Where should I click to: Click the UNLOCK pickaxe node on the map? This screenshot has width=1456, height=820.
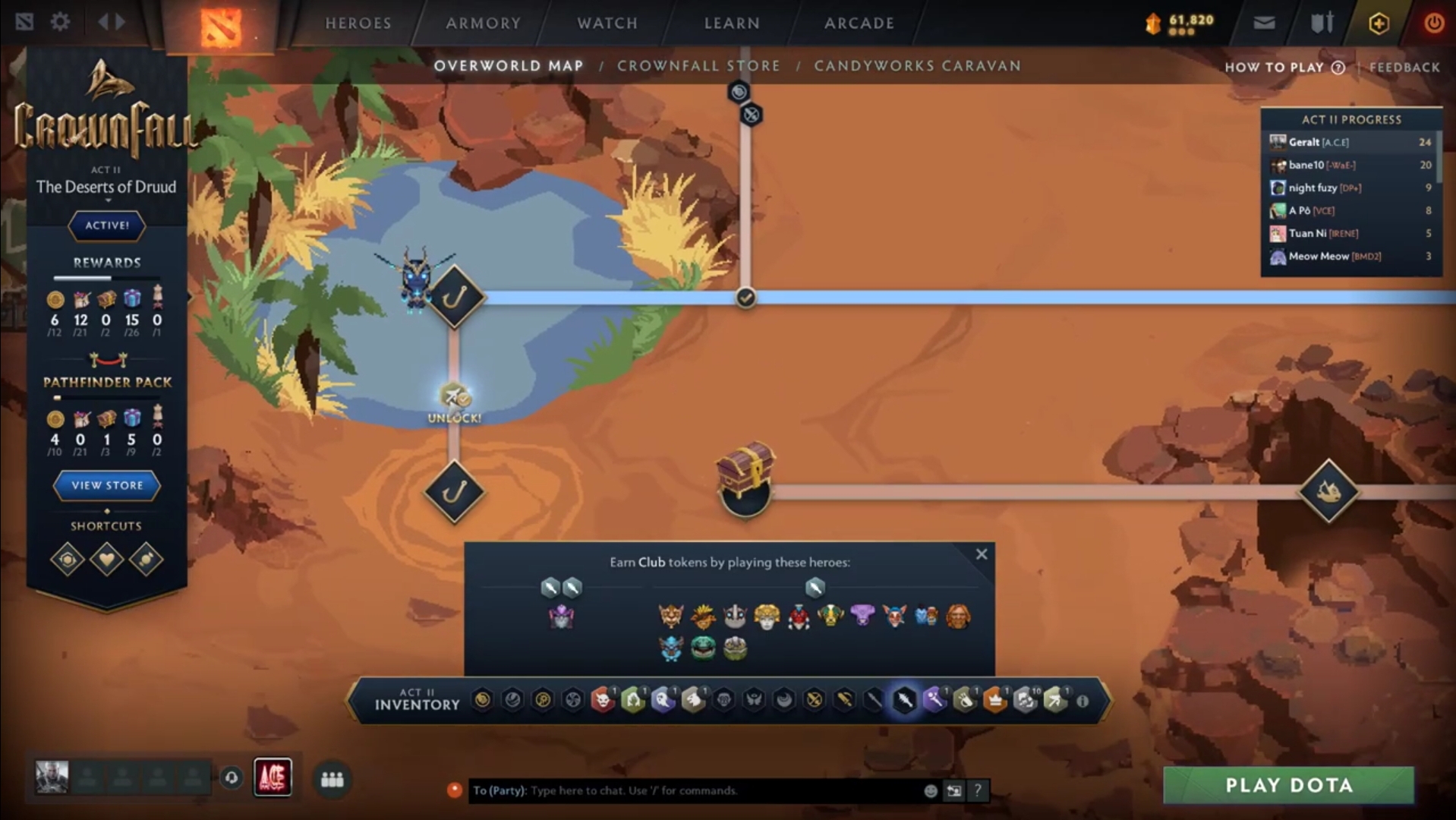pos(452,395)
